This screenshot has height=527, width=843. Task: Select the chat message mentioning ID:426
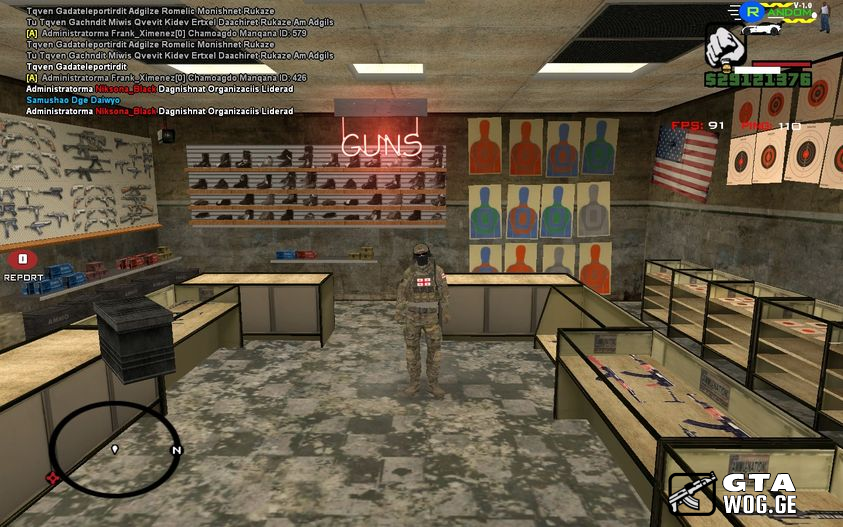click(166, 78)
